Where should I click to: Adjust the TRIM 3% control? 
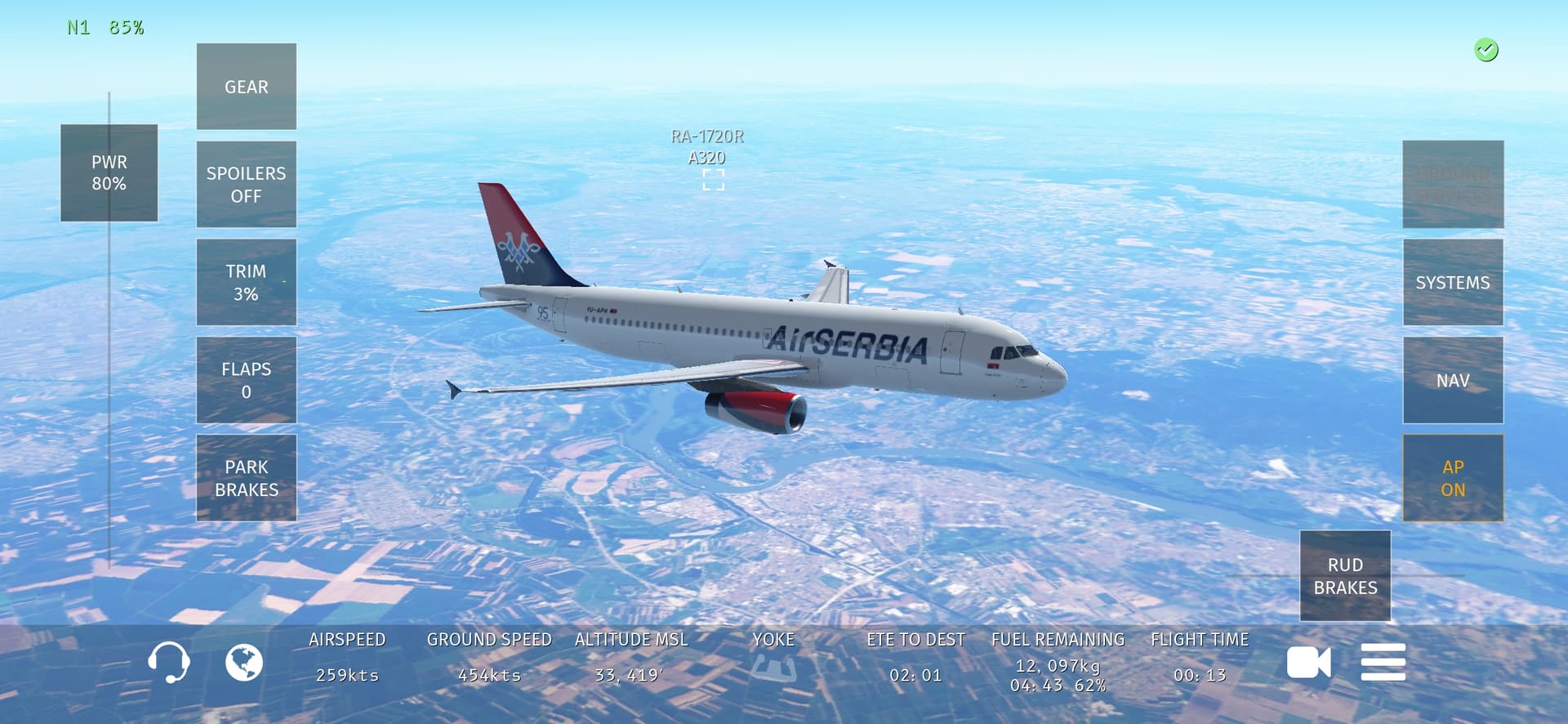coord(246,282)
